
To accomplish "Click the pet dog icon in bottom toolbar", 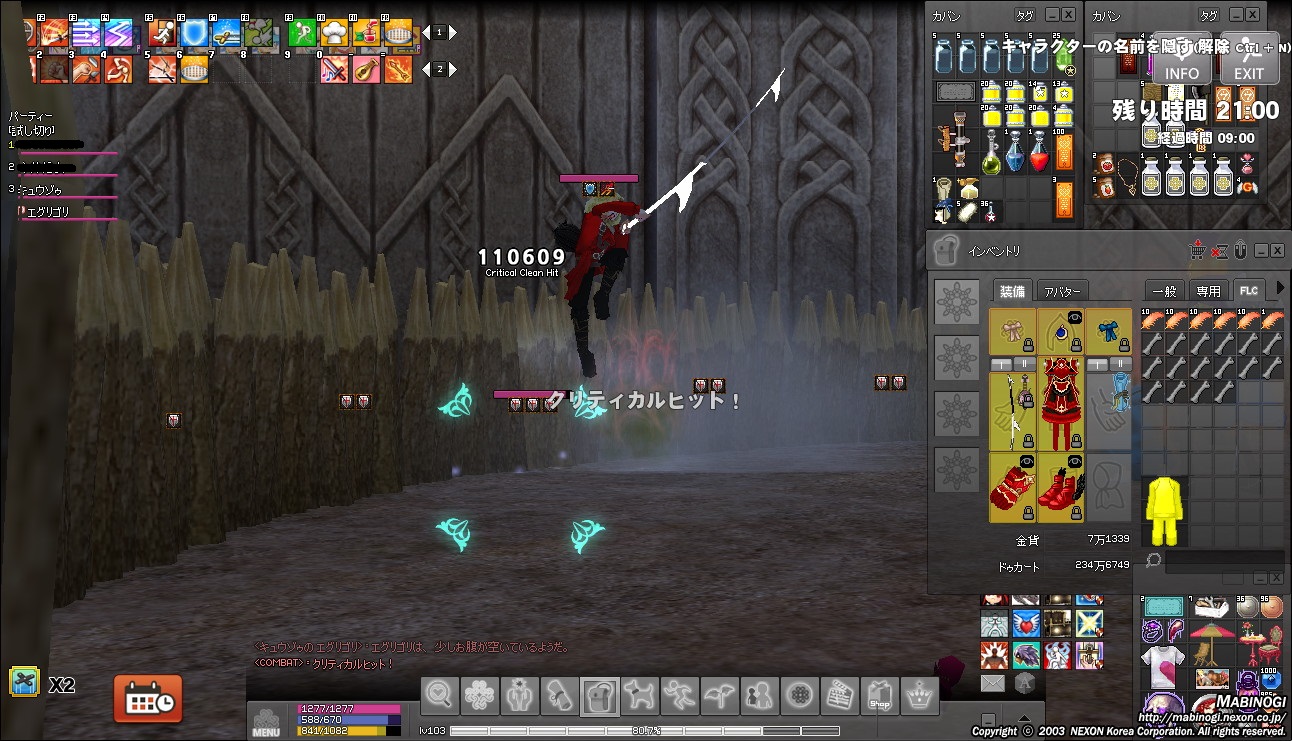I will coord(639,694).
